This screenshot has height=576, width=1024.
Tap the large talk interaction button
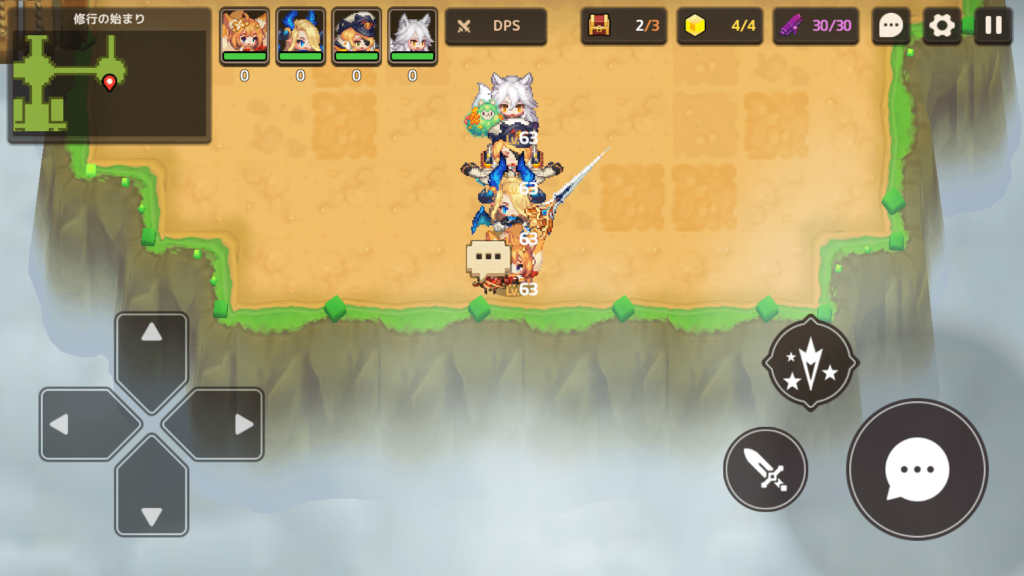coord(916,469)
